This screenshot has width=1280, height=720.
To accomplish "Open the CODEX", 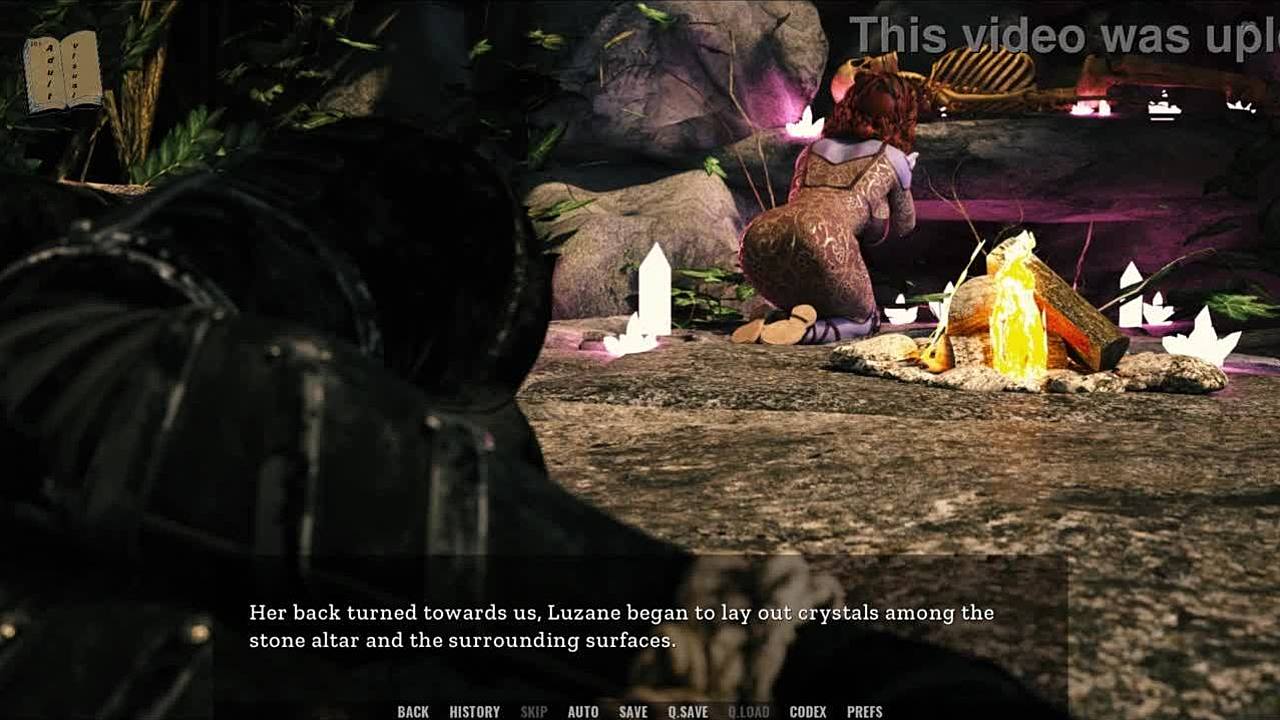I will point(808,712).
